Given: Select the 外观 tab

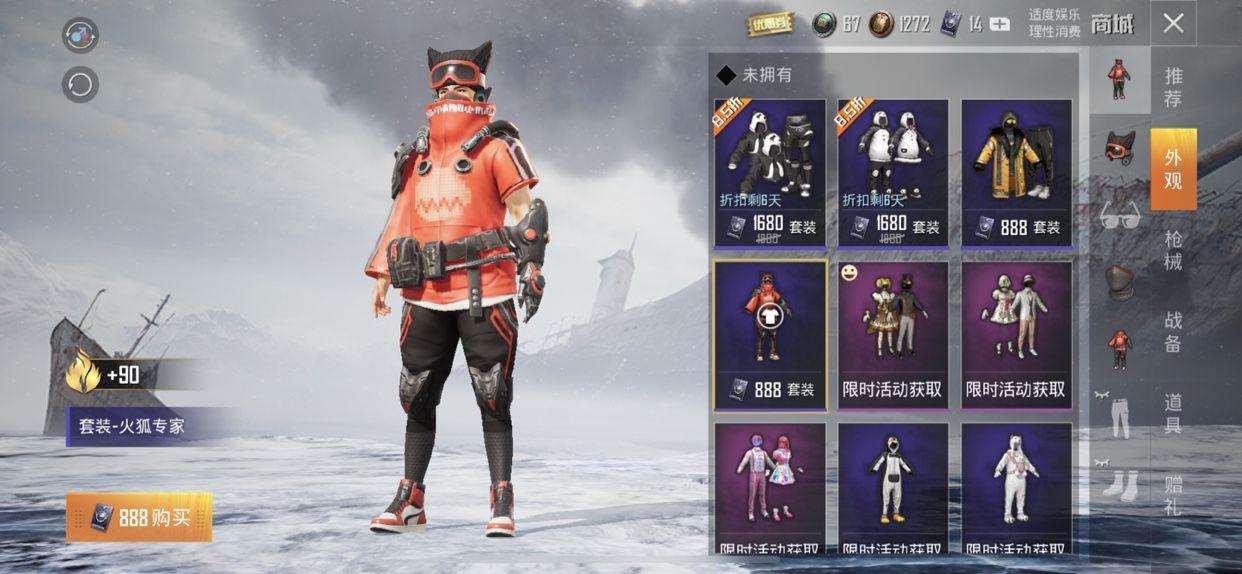Looking at the screenshot, I should pos(1173,168).
